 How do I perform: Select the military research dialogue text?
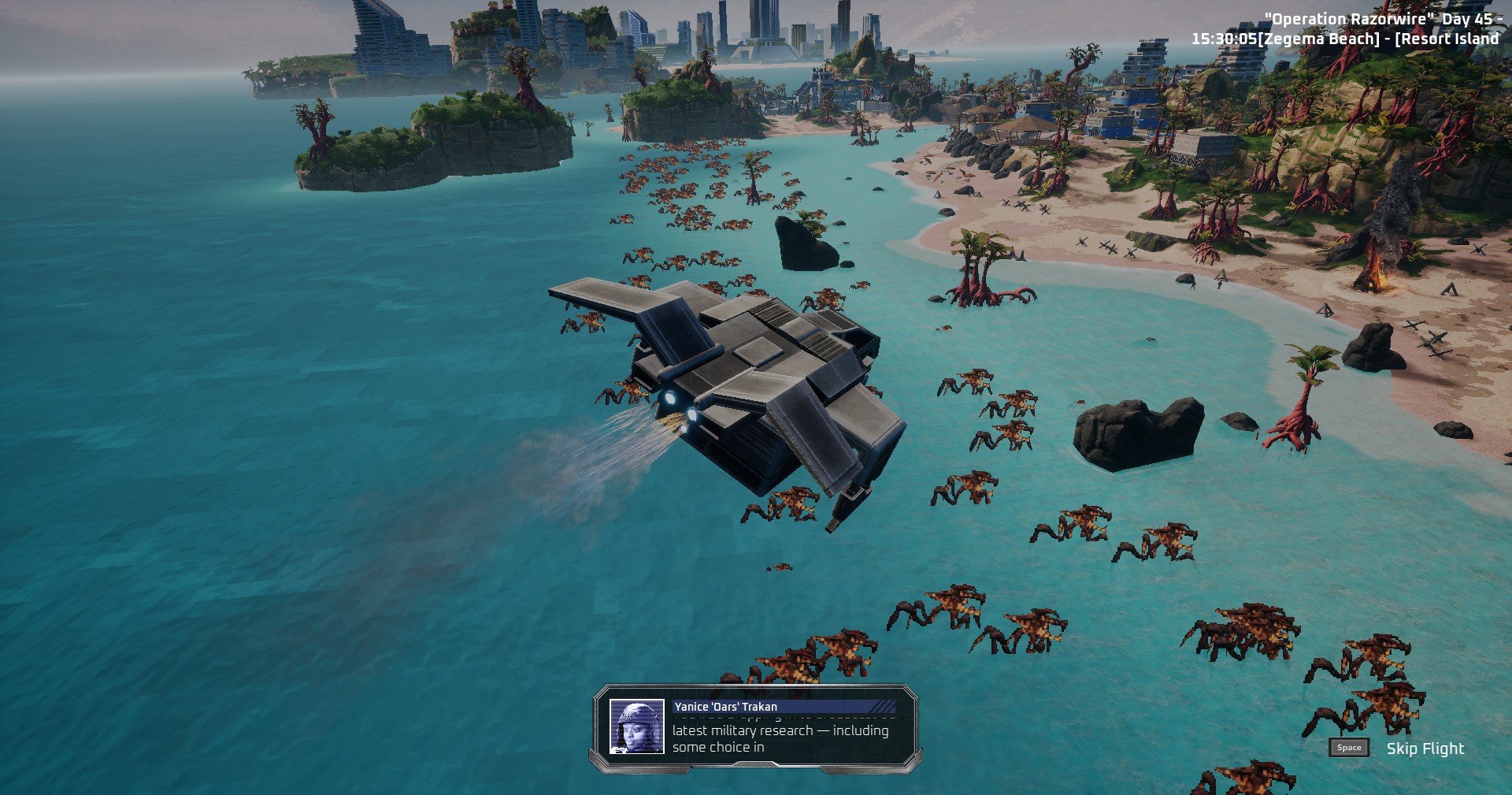(x=780, y=738)
